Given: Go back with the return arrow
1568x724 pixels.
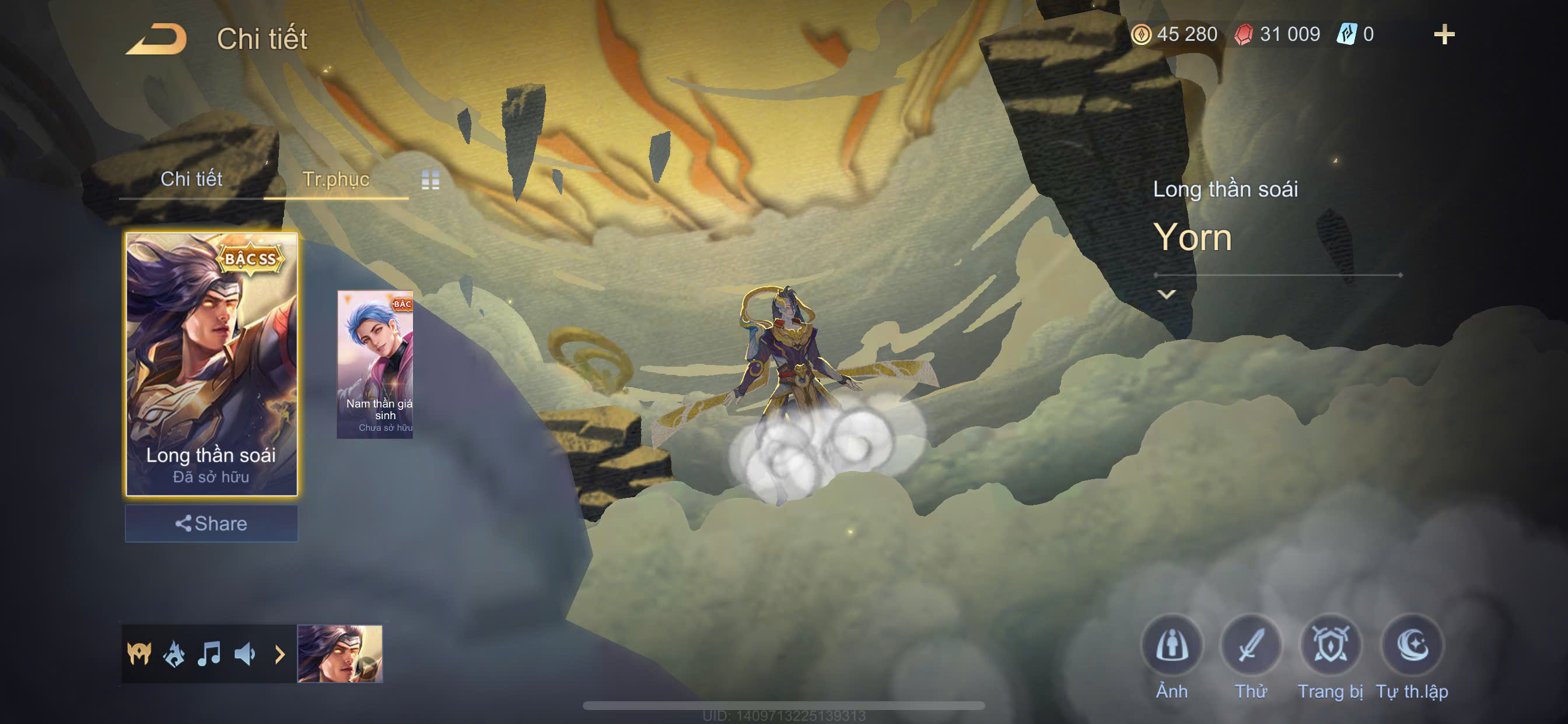Looking at the screenshot, I should click(x=156, y=40).
